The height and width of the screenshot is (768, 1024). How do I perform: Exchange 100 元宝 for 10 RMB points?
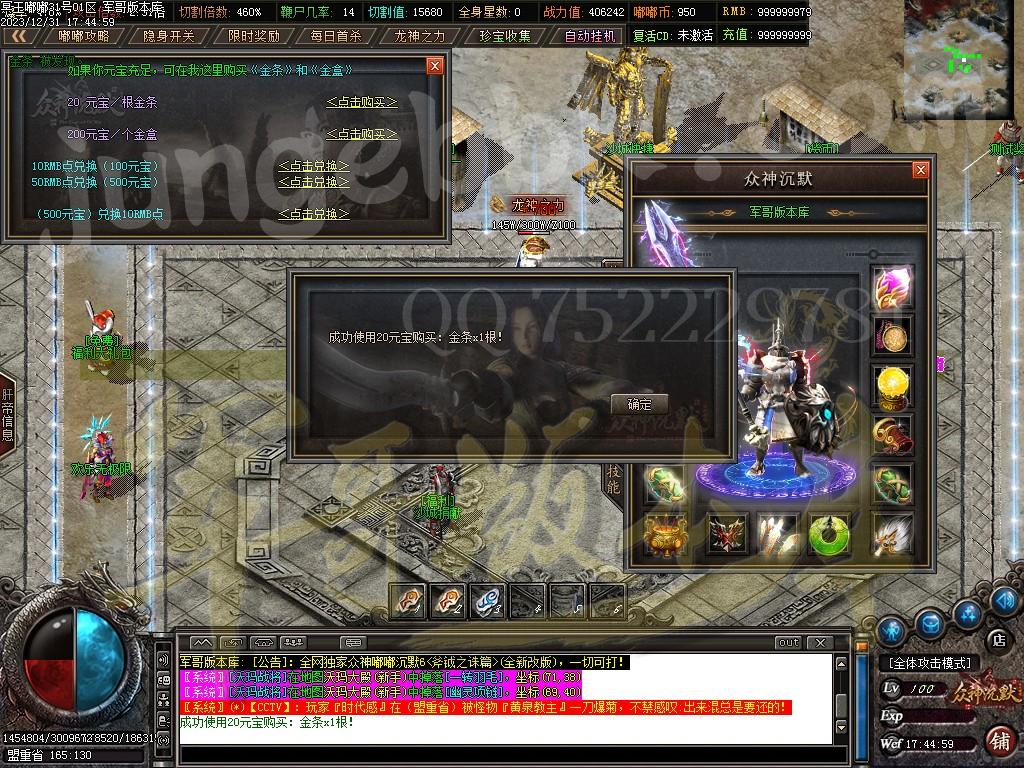coord(313,166)
